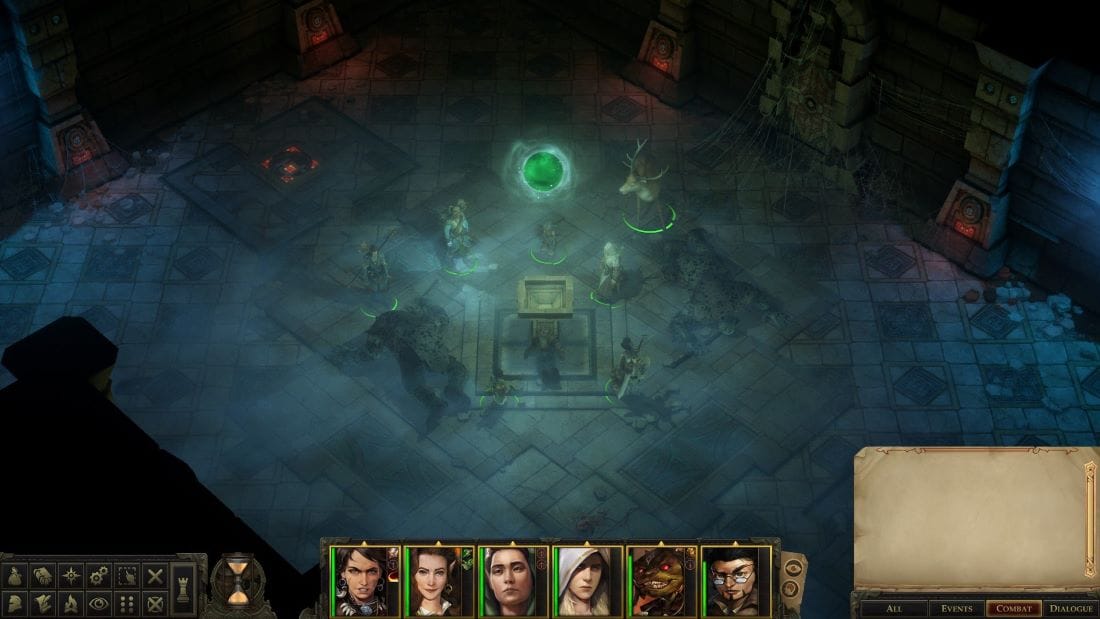This screenshot has width=1100, height=619.
Task: Select the compass star map icon
Action: 70,577
